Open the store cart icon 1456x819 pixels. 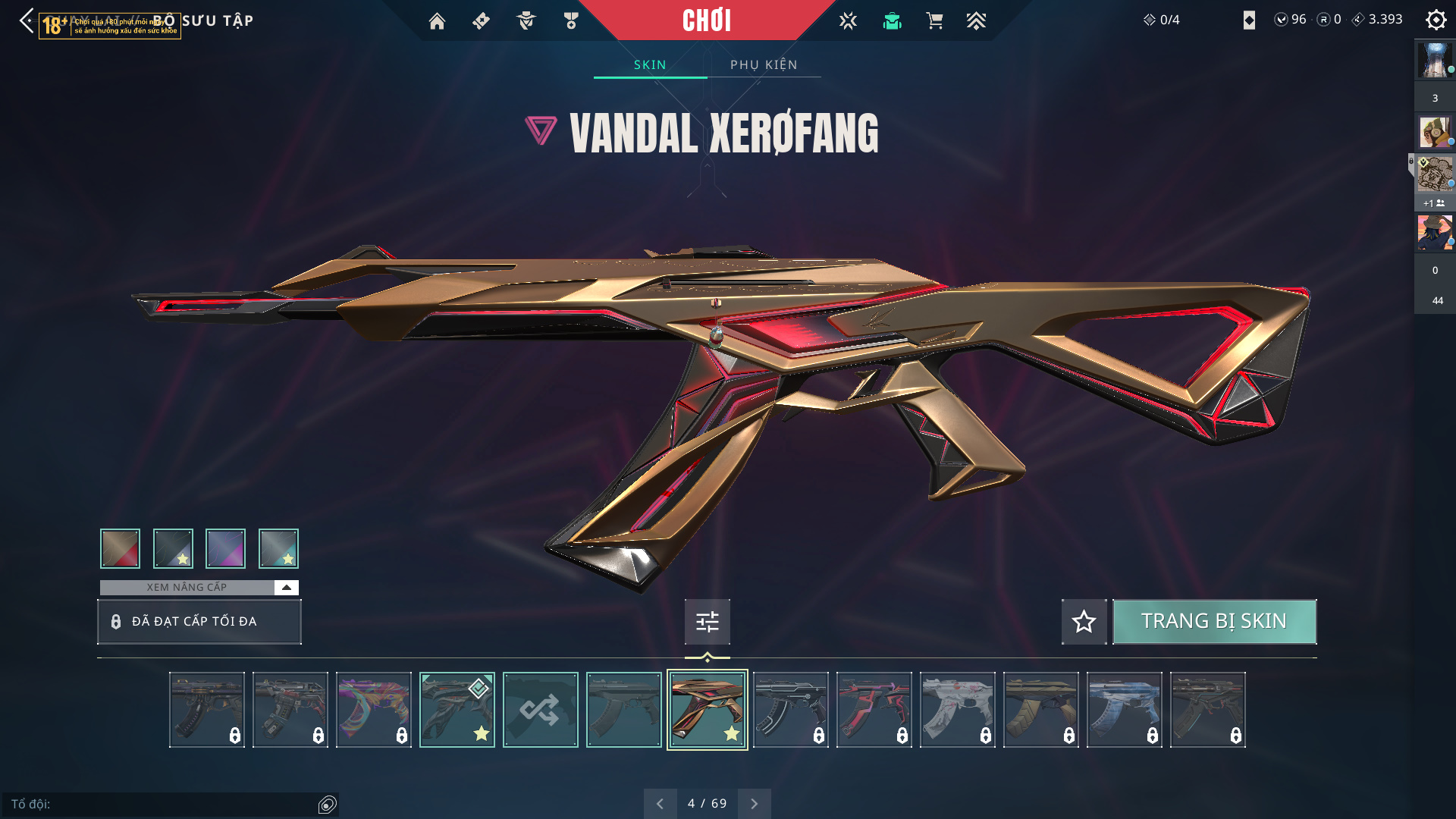[x=934, y=21]
